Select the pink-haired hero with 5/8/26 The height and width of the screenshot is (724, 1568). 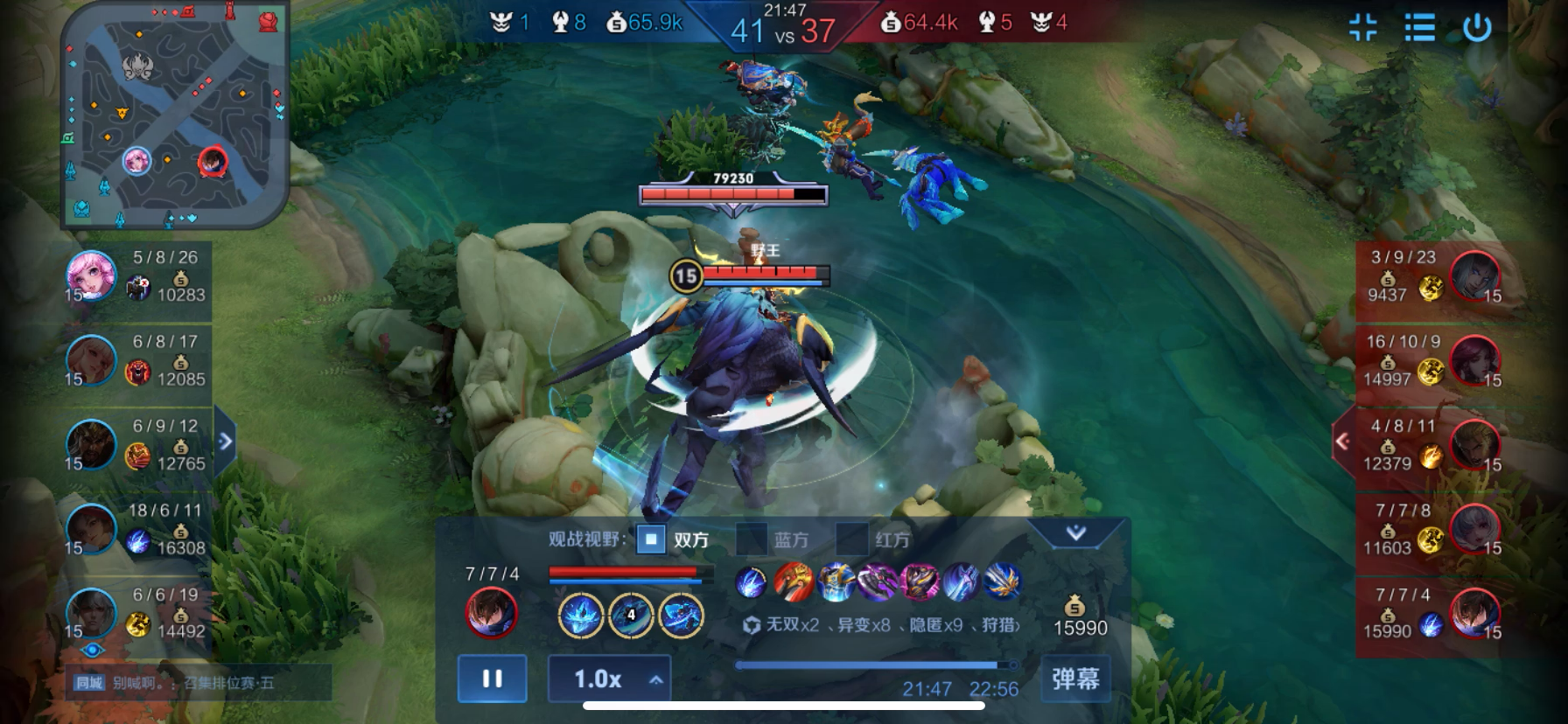(x=92, y=275)
